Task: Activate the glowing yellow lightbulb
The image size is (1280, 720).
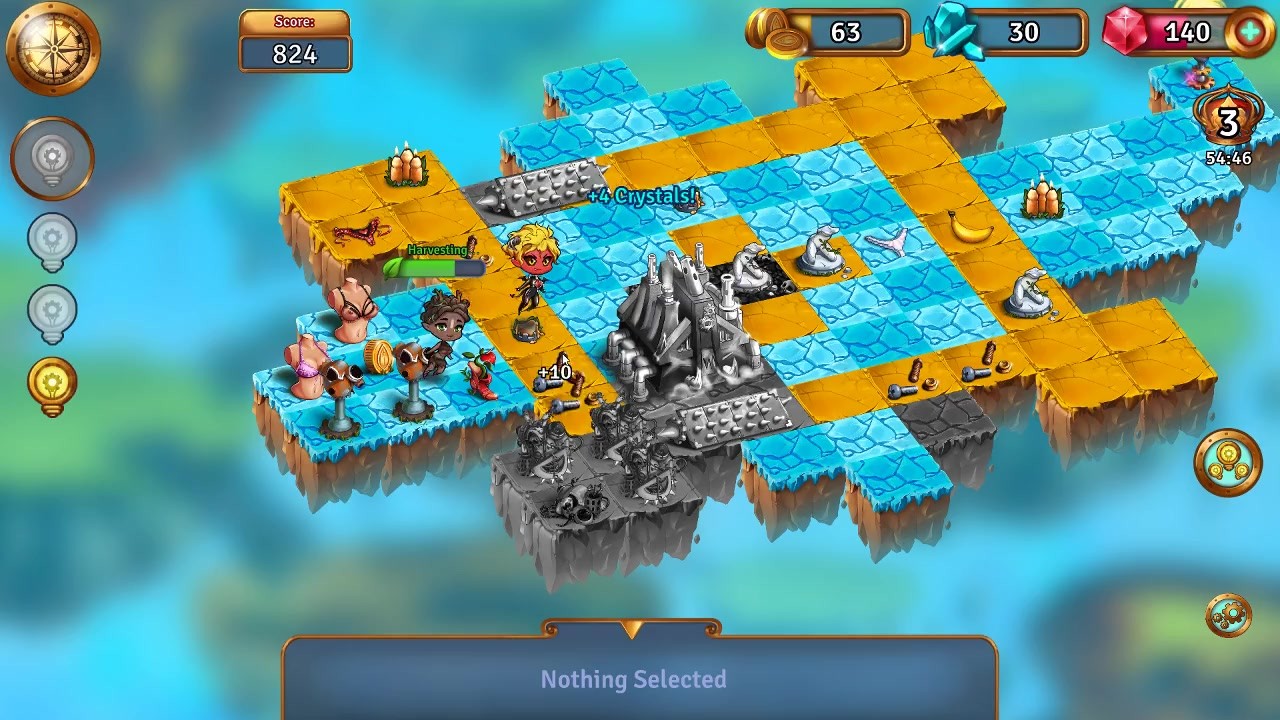Action: (x=52, y=384)
